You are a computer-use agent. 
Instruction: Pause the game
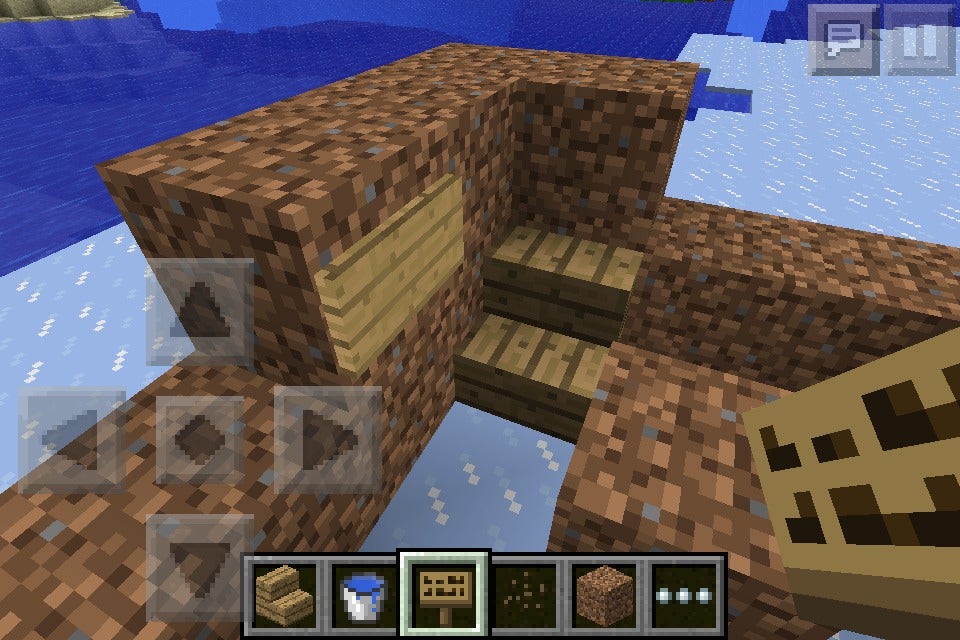[921, 41]
